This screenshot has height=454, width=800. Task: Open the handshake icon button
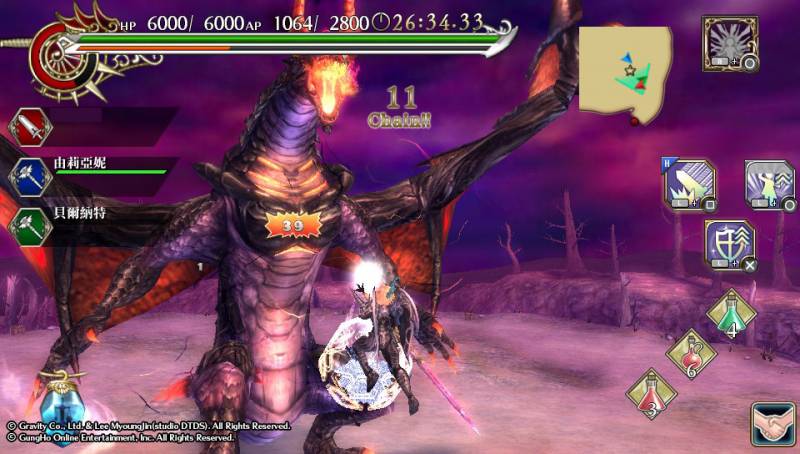point(772,424)
